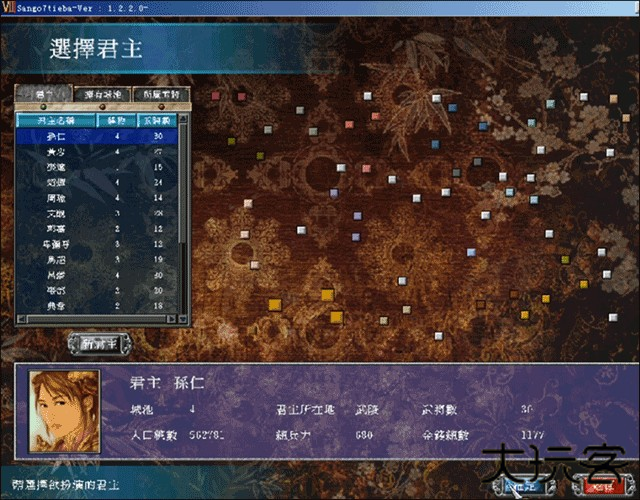
Task: Cancel with the red button
Action: coord(602,486)
